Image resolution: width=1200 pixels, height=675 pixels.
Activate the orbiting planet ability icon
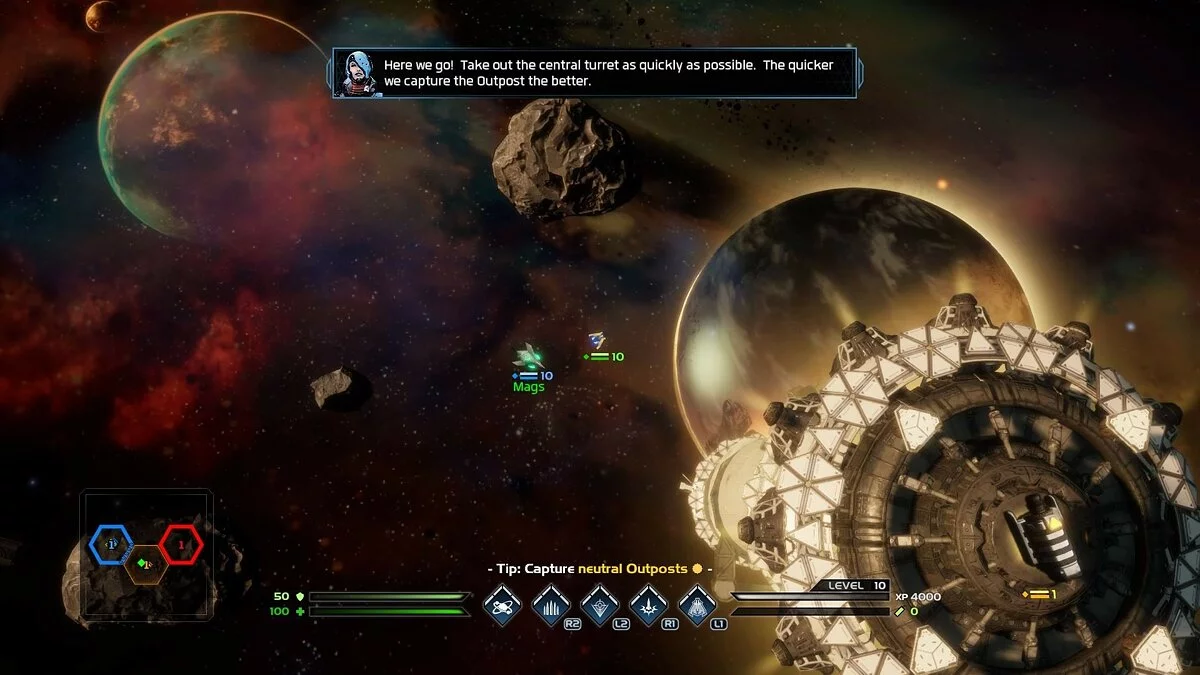tap(502, 604)
